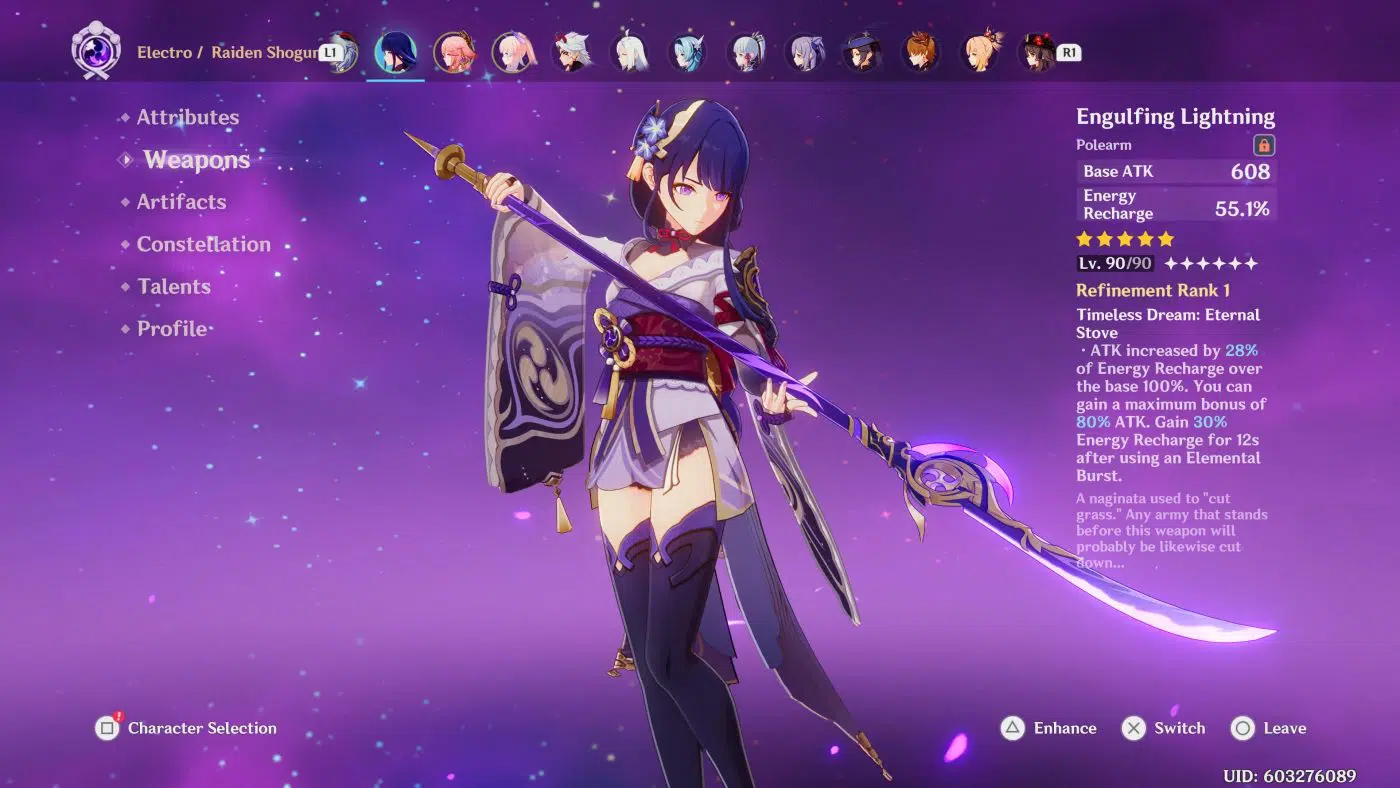This screenshot has width=1400, height=788.
Task: Select Itto's white-haired horned portrait
Action: pos(572,52)
